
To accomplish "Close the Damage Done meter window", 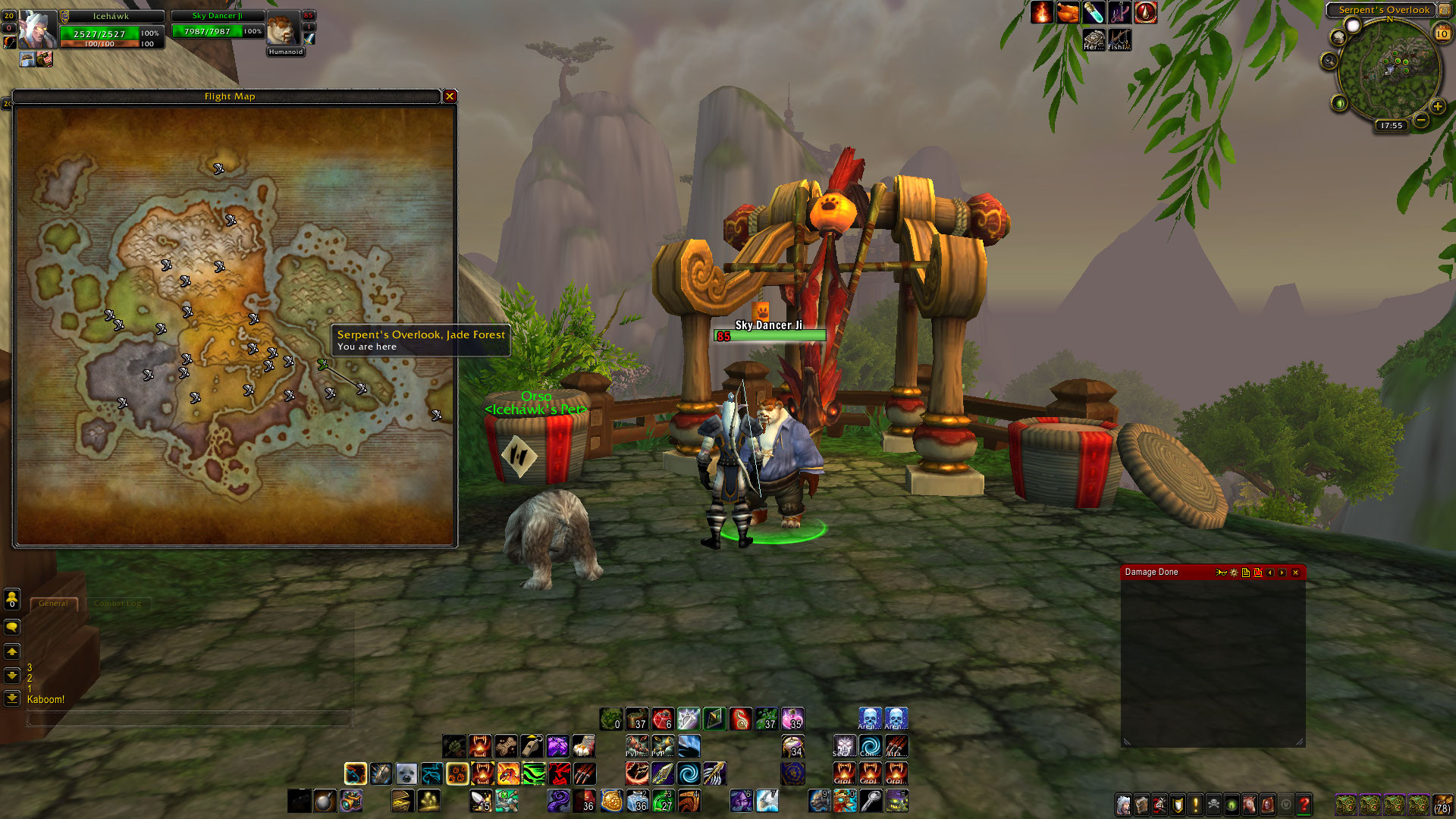I will [x=1295, y=573].
